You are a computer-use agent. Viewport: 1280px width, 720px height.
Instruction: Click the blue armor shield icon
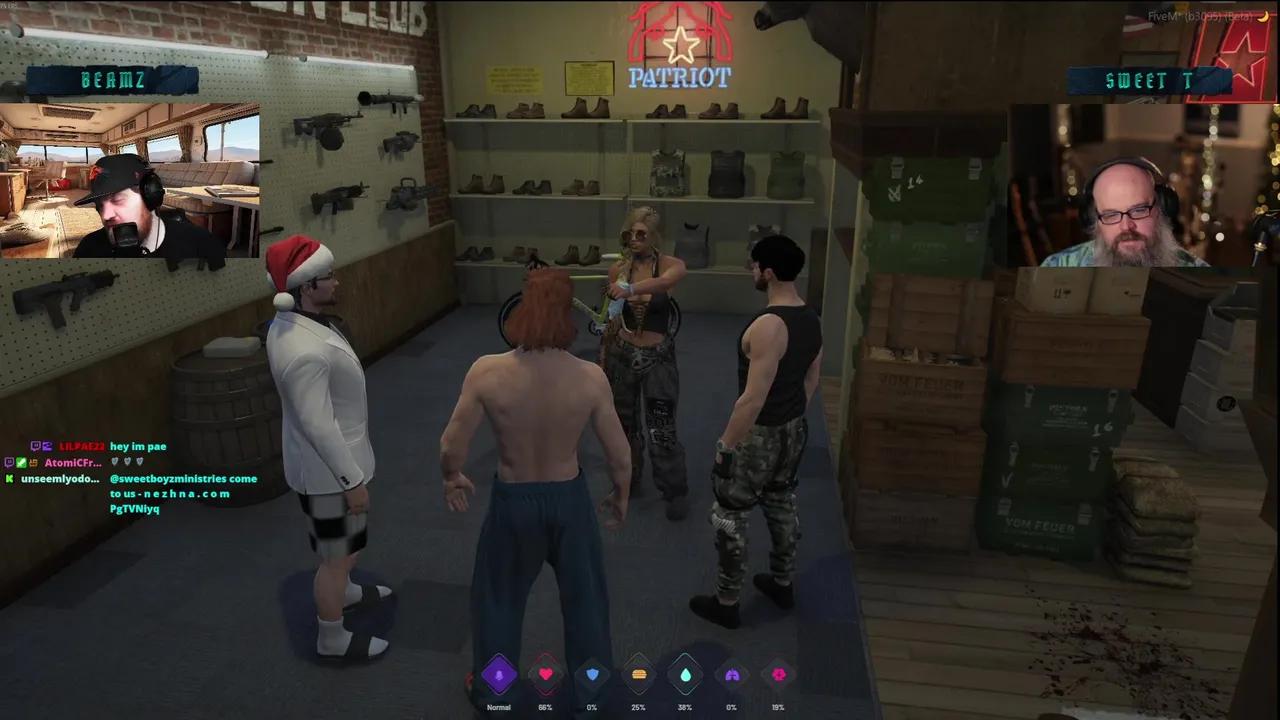pyautogui.click(x=591, y=674)
